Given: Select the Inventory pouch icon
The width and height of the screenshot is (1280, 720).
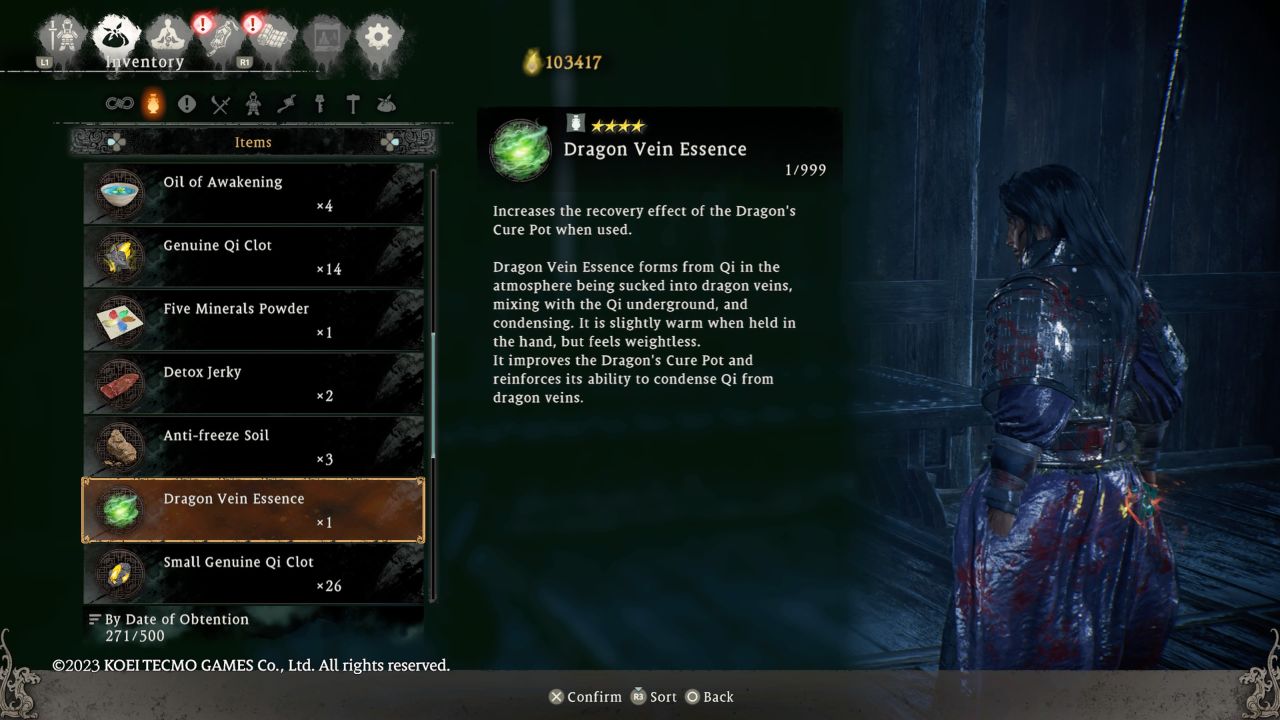Looking at the screenshot, I should coord(114,33).
